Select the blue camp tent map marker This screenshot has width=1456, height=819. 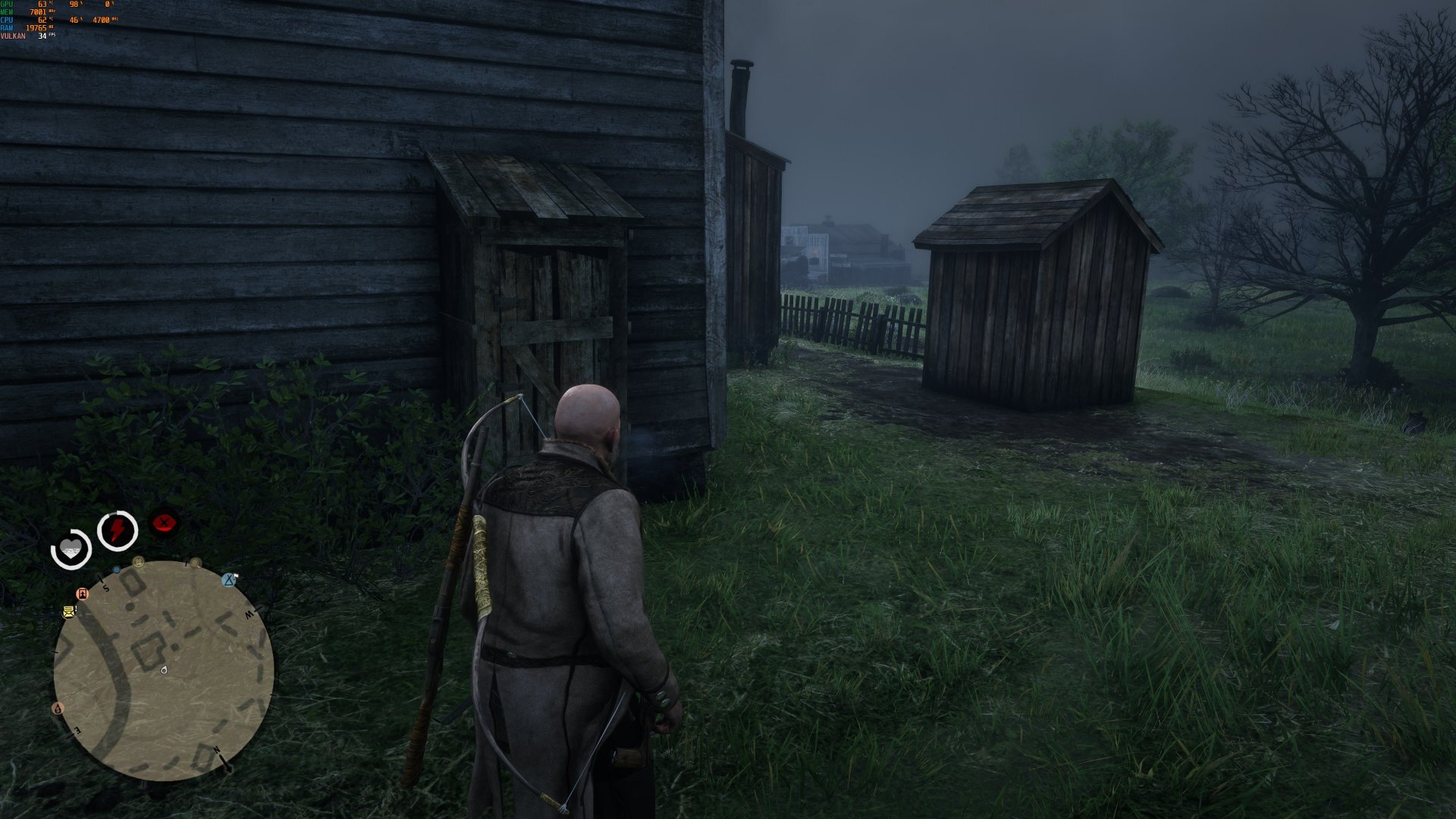pos(229,580)
